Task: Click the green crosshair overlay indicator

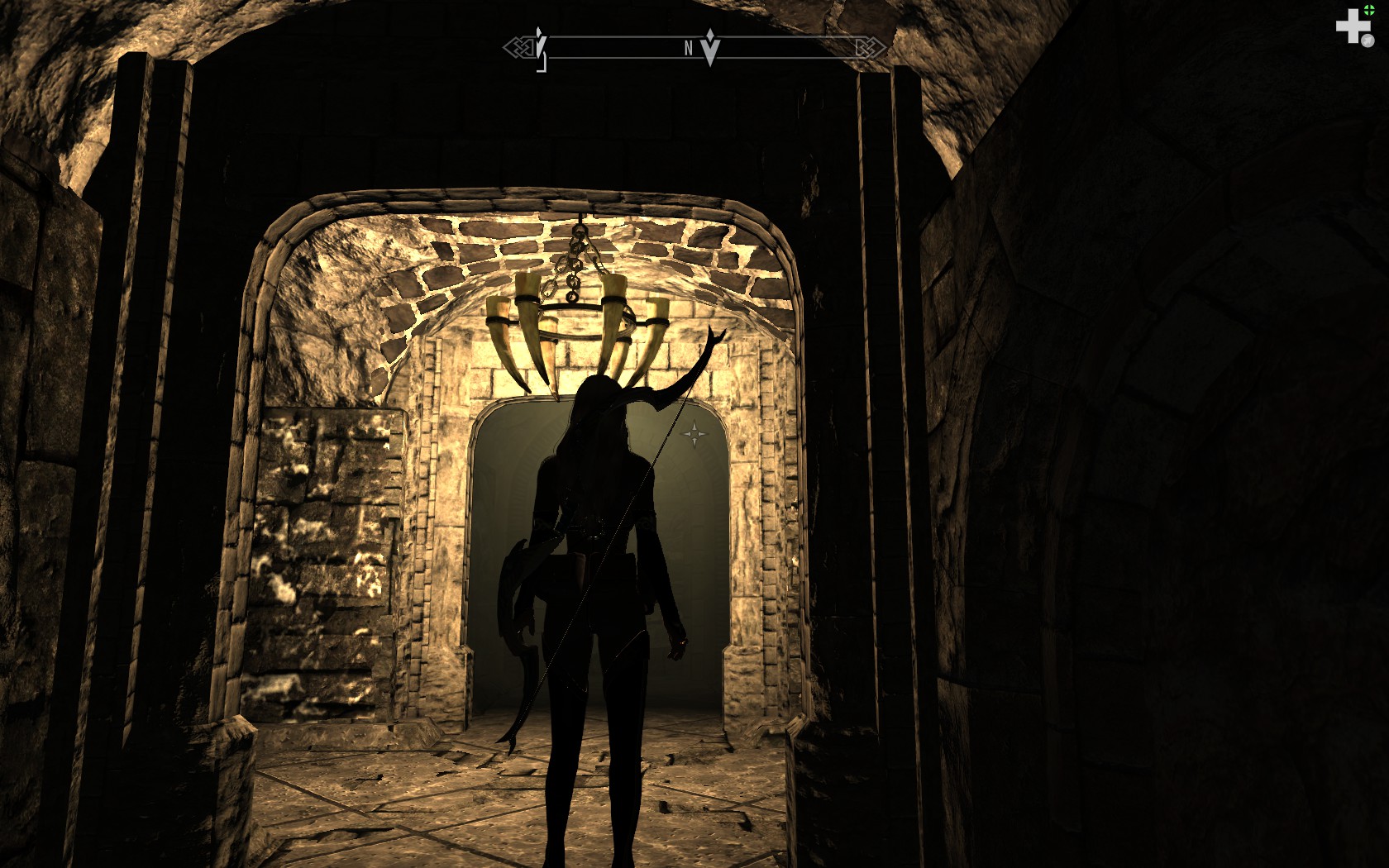Action: (1369, 10)
